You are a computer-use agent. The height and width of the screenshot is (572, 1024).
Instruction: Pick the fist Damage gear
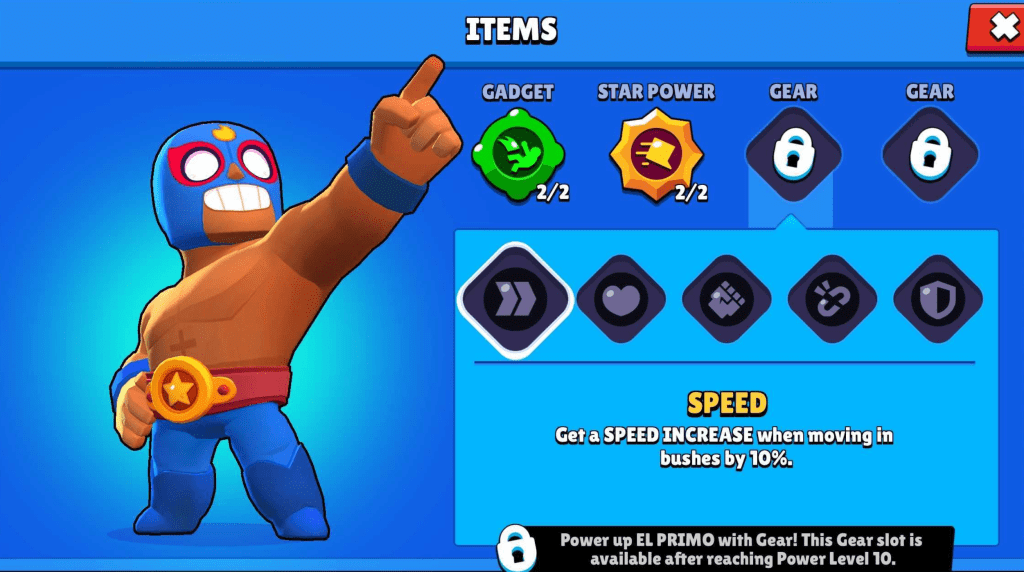click(x=727, y=299)
